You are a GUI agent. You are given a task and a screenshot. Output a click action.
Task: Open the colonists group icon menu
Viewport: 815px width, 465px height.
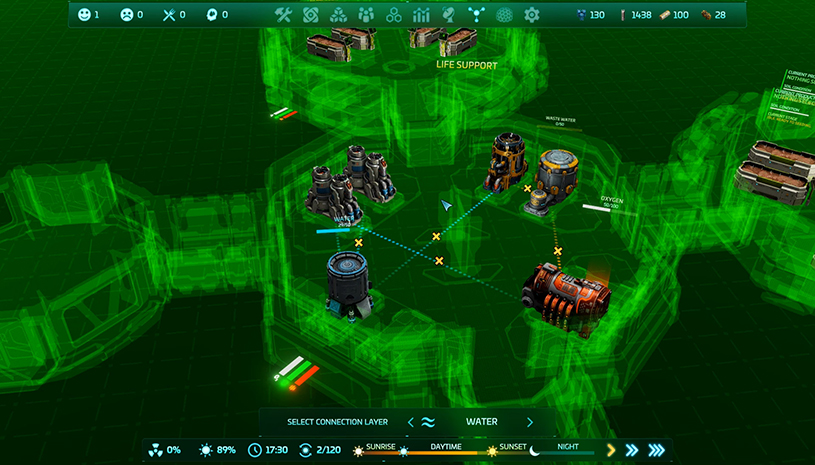click(366, 15)
